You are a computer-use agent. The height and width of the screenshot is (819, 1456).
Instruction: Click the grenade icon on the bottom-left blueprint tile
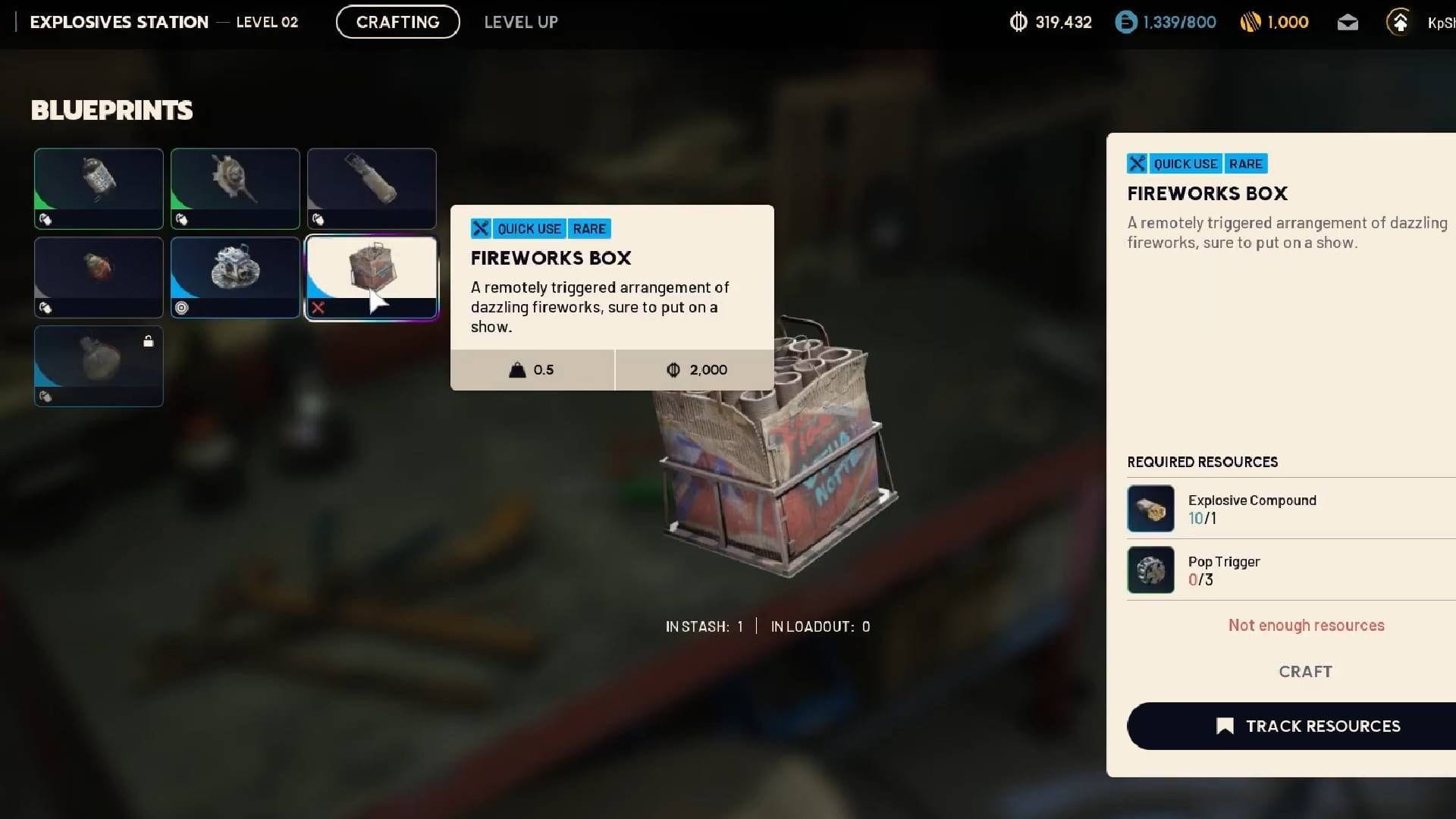(x=43, y=396)
